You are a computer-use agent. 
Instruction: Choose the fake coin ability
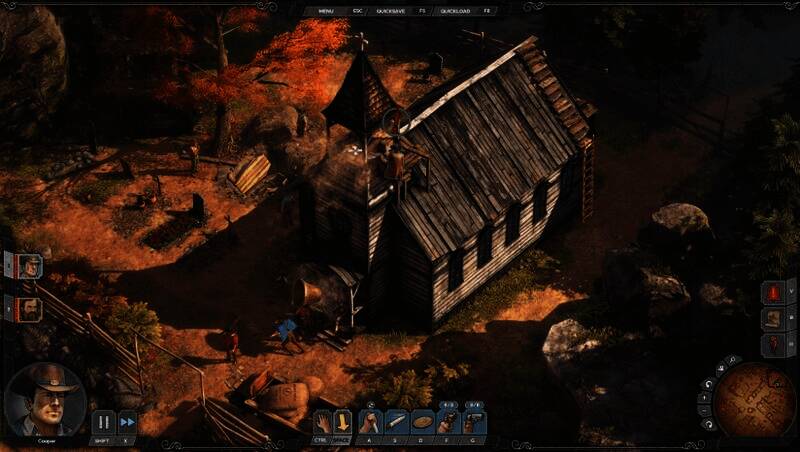click(422, 421)
